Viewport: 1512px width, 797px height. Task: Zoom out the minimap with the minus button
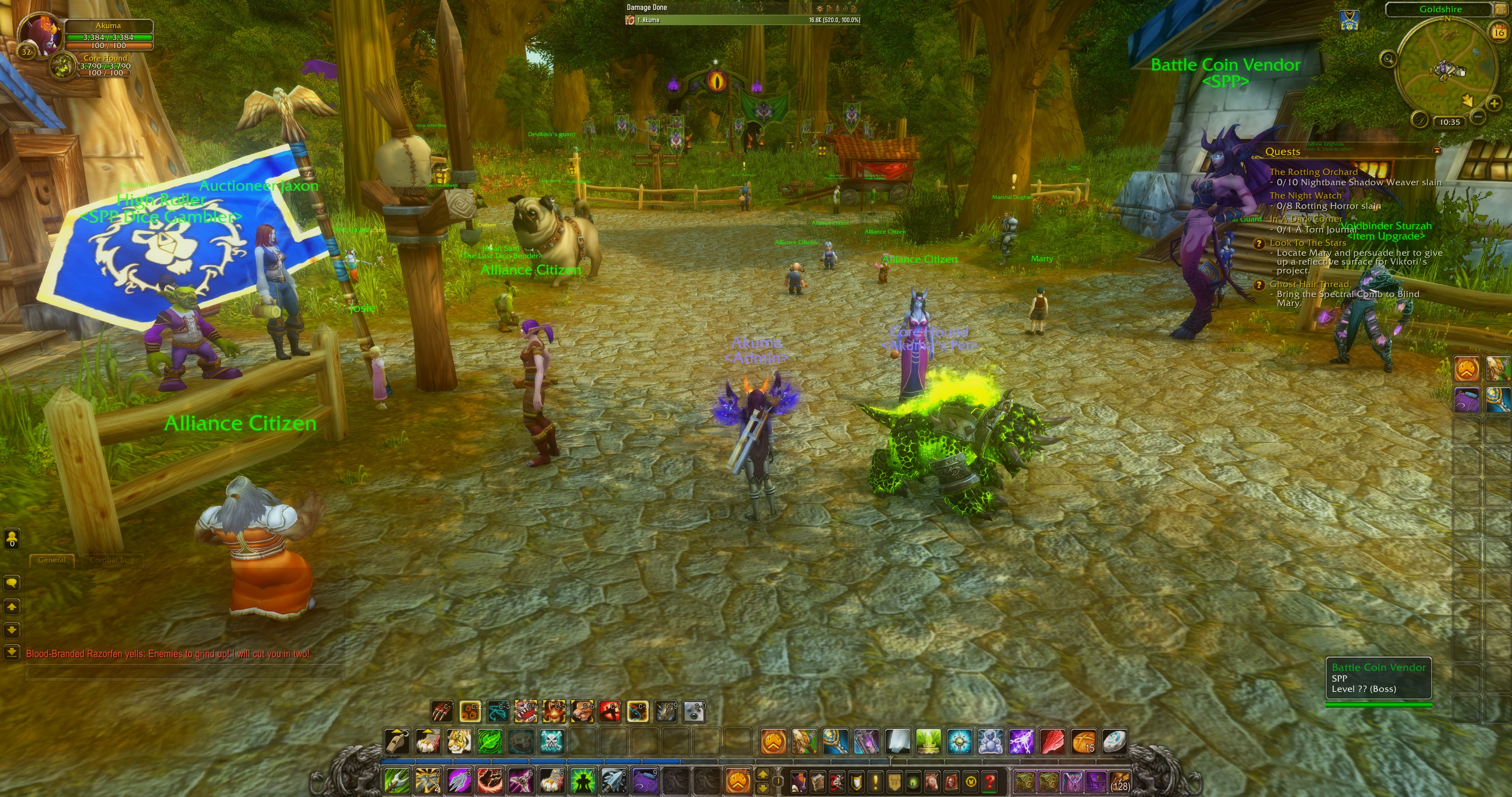[1478, 117]
